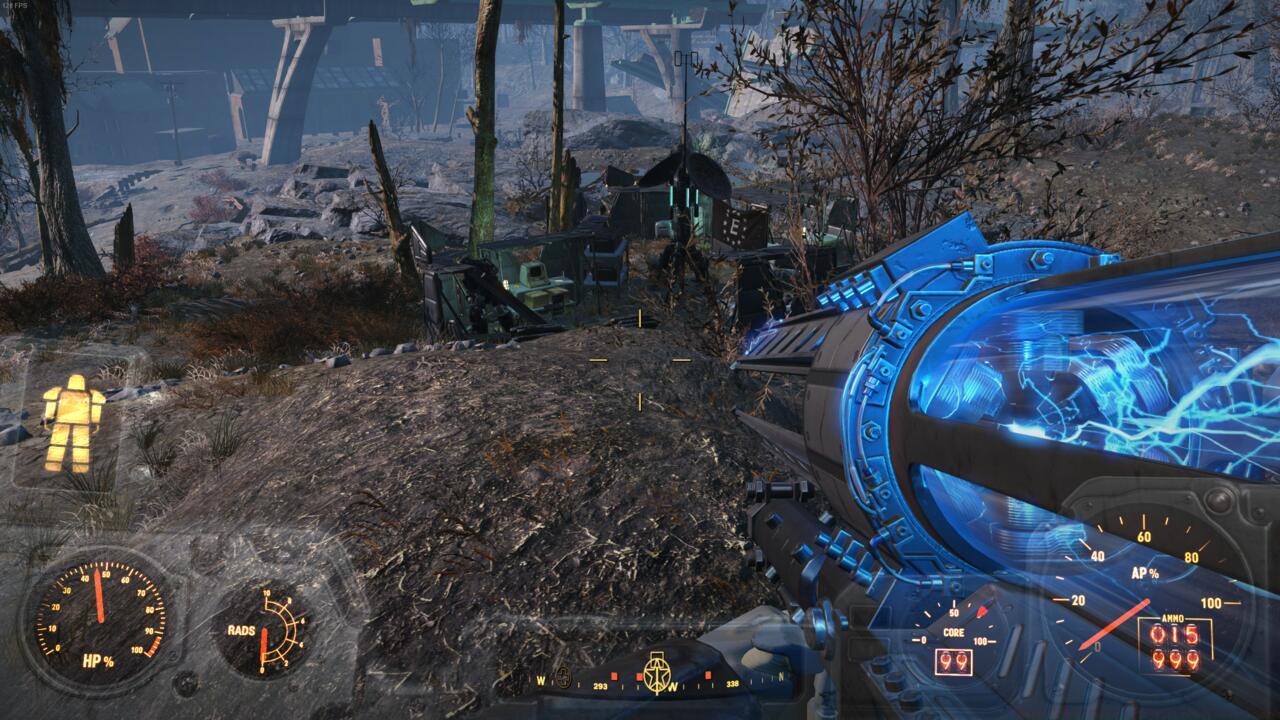
Task: Click the 293 bearing number on compass
Action: (598, 685)
